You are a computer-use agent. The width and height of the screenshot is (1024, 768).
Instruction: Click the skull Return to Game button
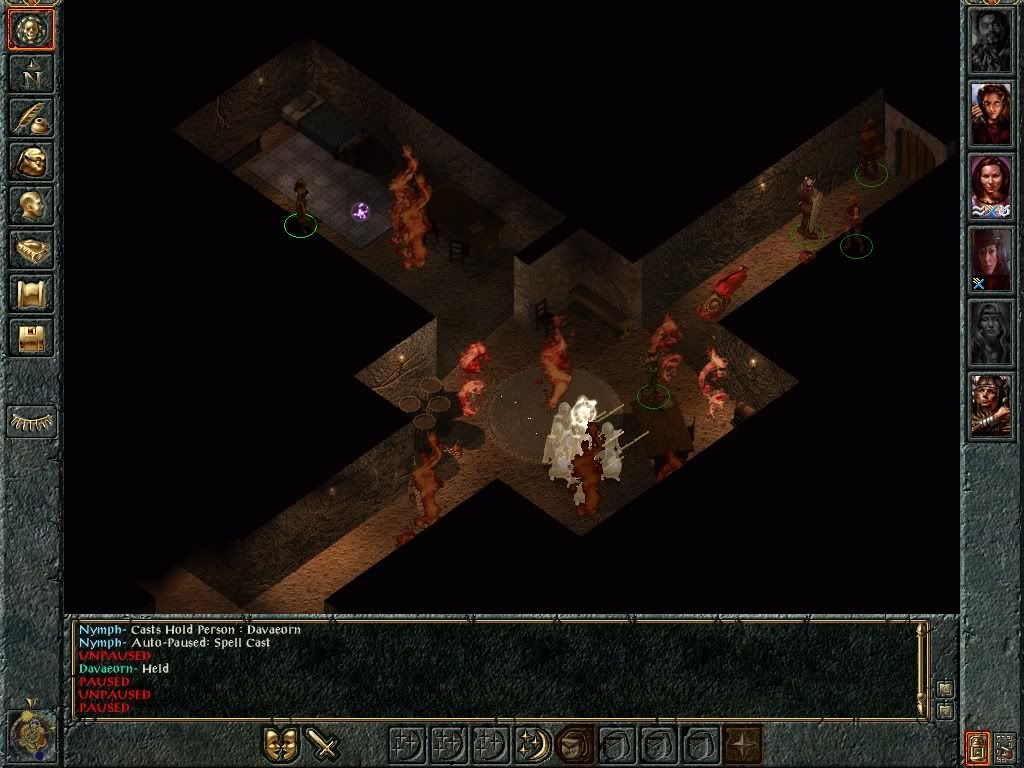31,30
